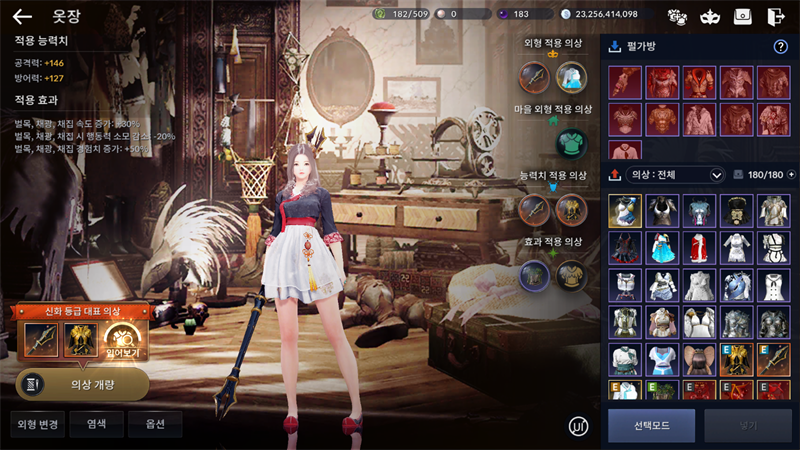Toggle the round UI hide button
This screenshot has height=450, width=800.
(577, 424)
